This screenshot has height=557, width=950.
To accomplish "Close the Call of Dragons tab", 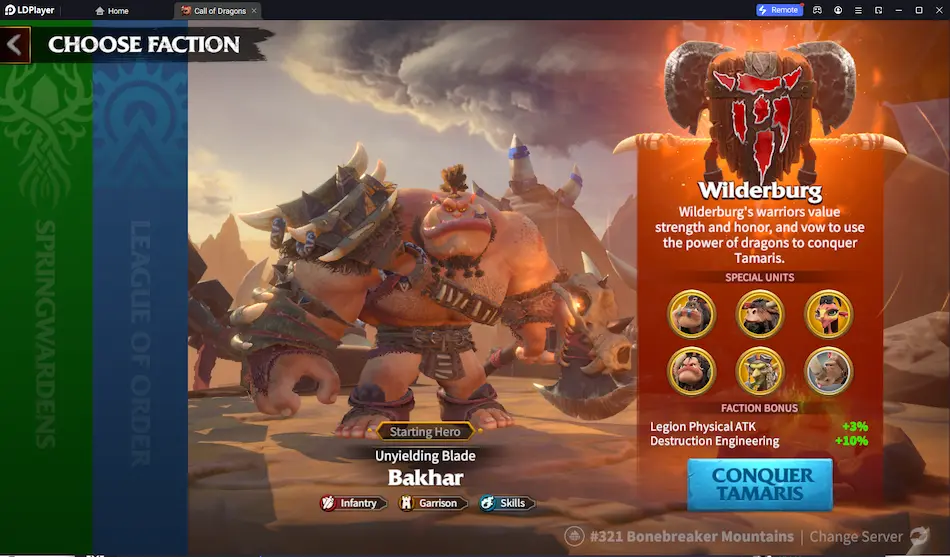I will [x=254, y=10].
